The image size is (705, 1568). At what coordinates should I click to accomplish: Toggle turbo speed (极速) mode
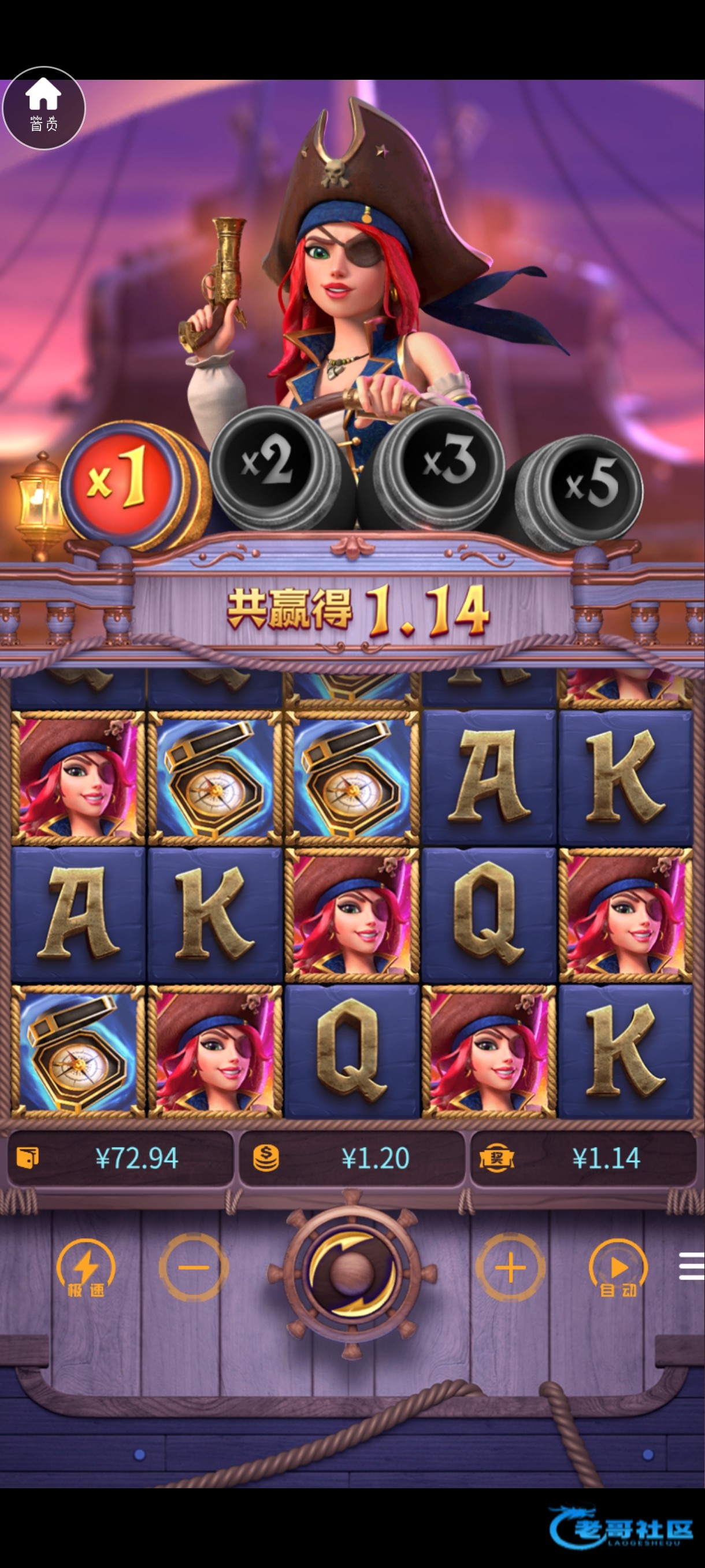[85, 1269]
